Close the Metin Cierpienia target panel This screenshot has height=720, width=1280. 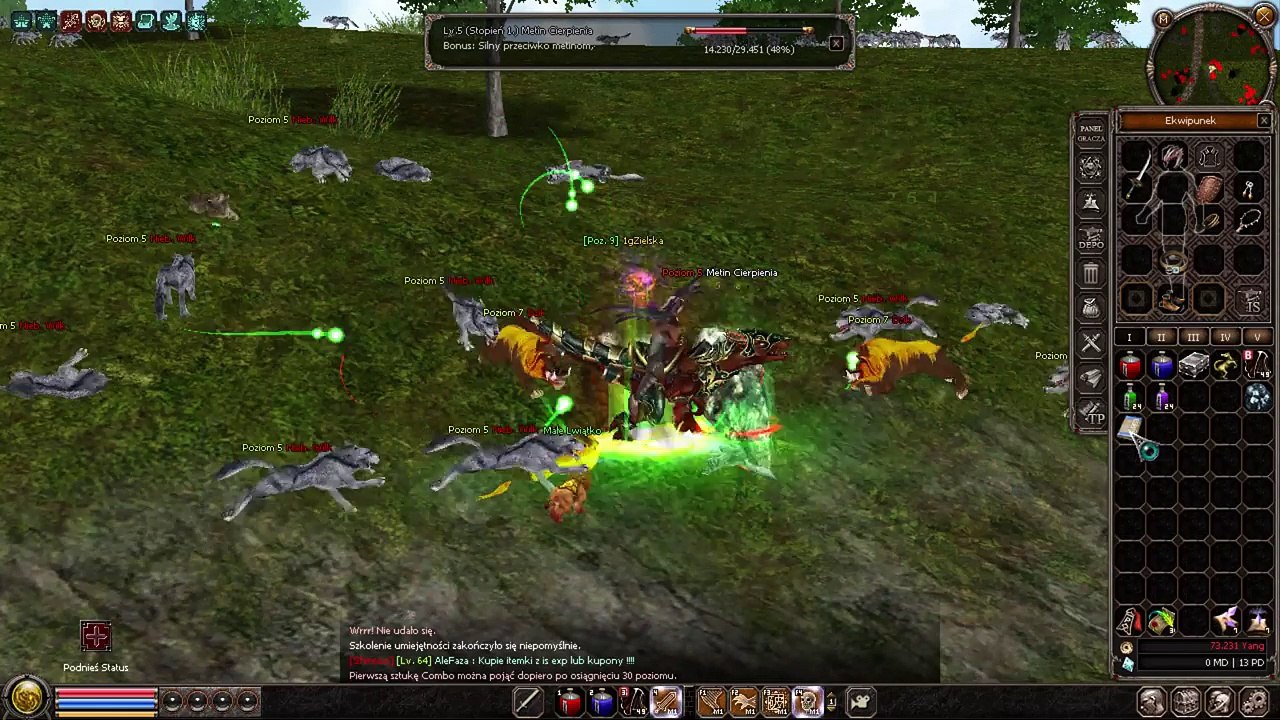tap(836, 43)
